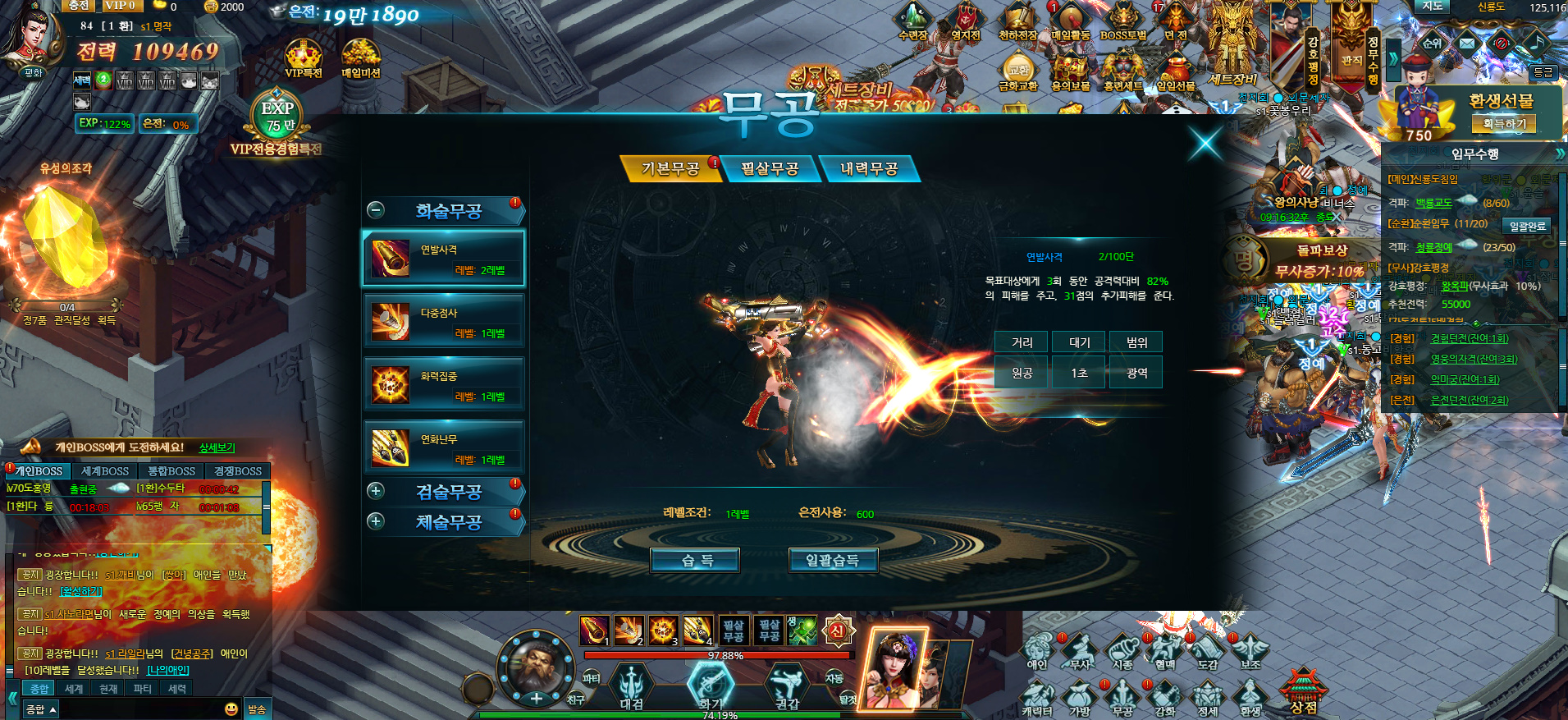Select the 기본무공 tab
Screen dimensions: 1568x720
pos(670,169)
